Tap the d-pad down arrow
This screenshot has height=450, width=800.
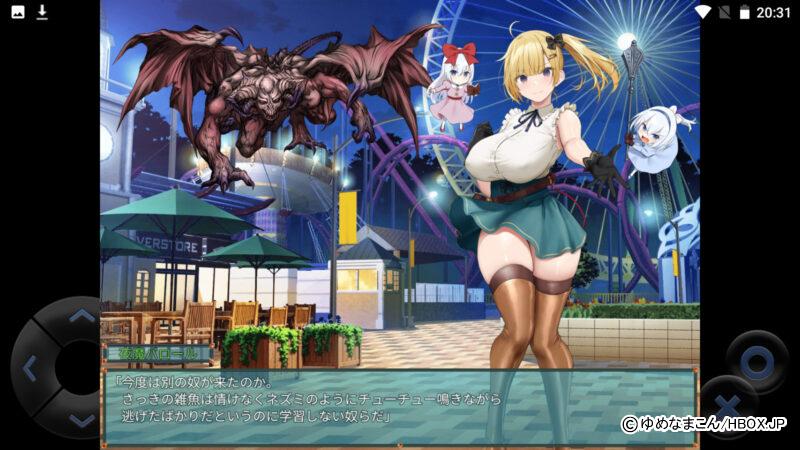[x=80, y=420]
